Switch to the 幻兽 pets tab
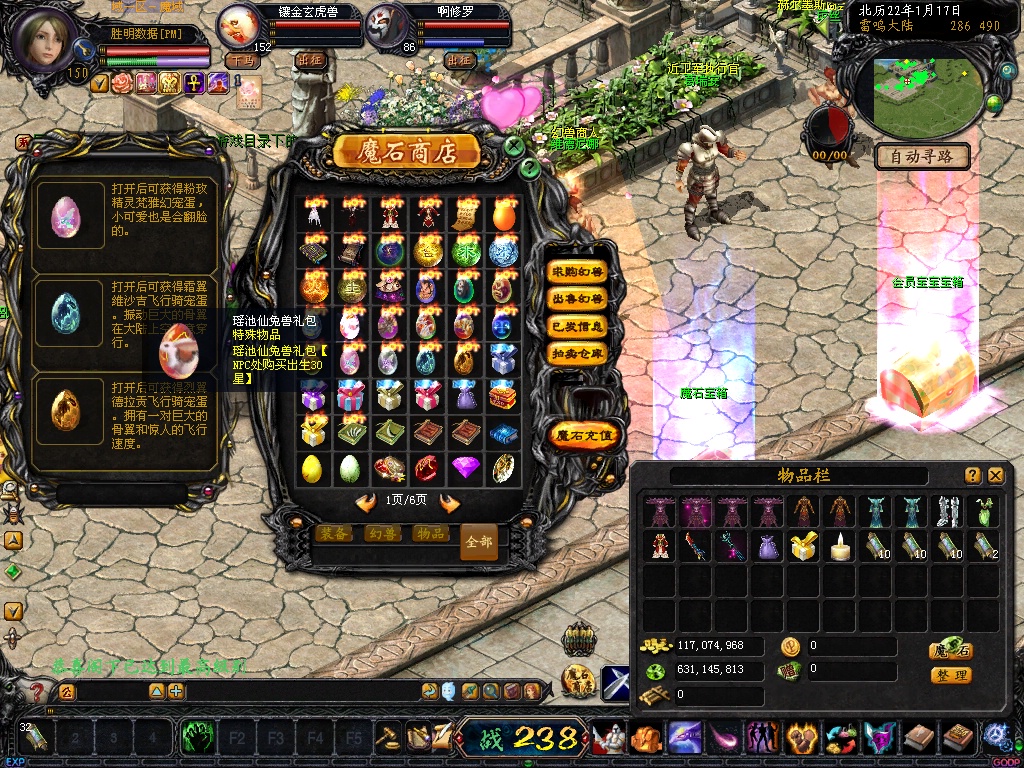The image size is (1024, 768). 382,533
